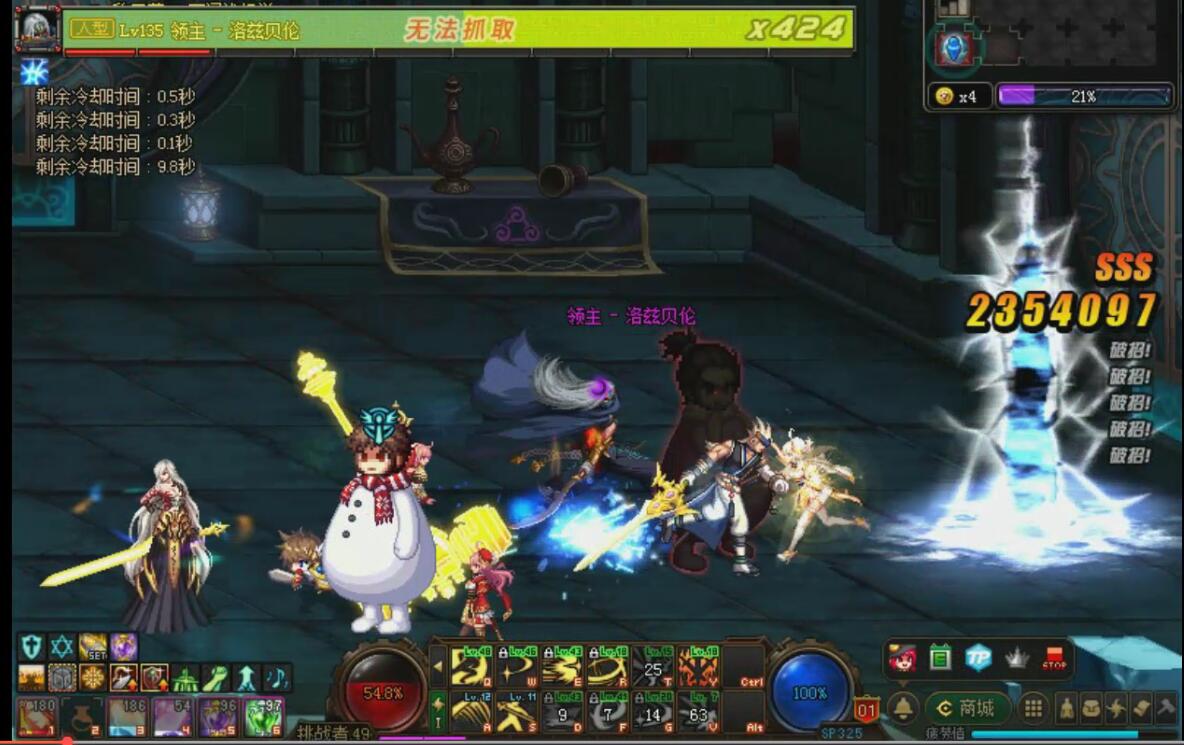Click the blue hexagram buff icon
The height and width of the screenshot is (745, 1184).
pyautogui.click(x=62, y=647)
